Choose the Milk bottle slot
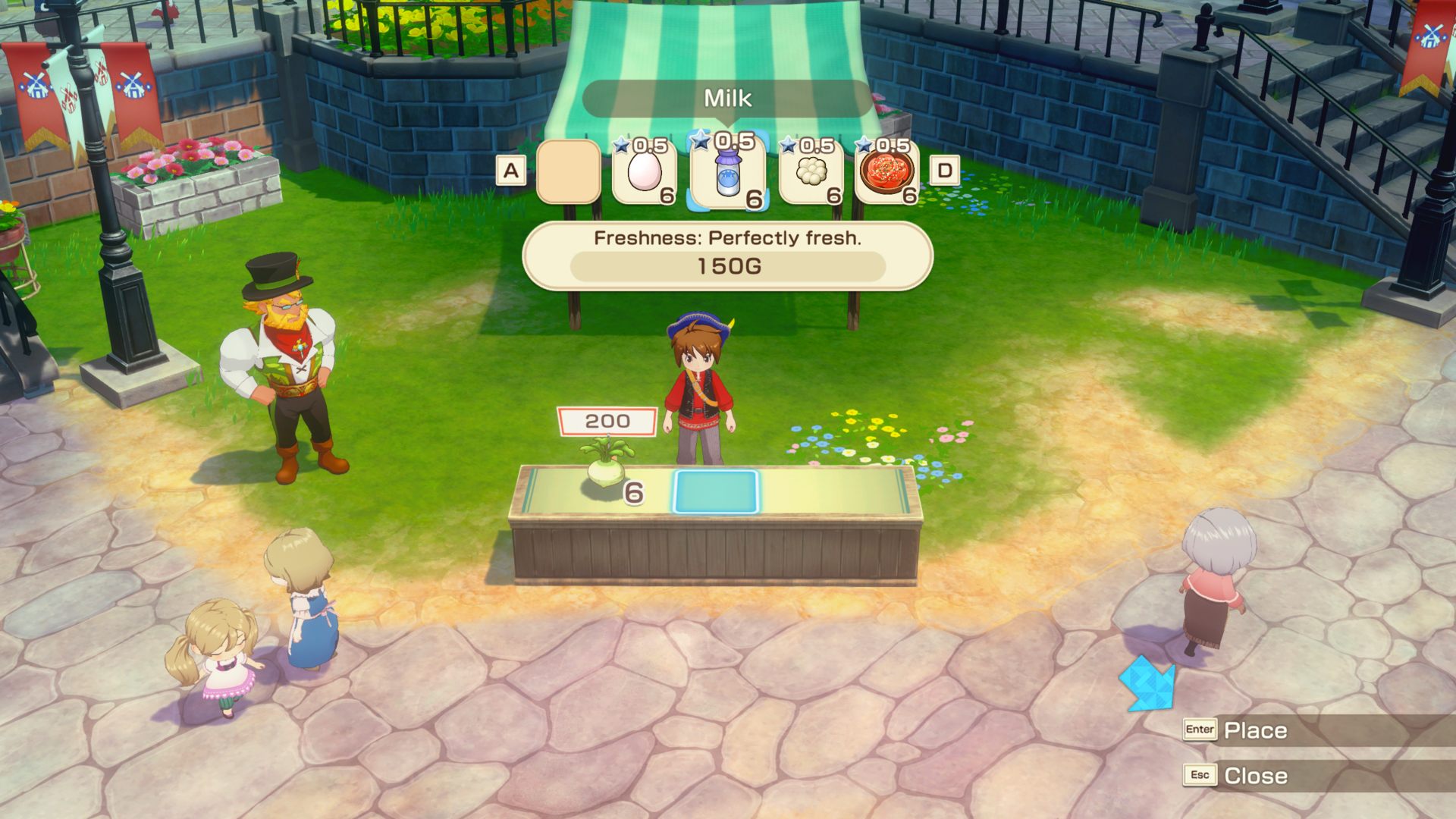Screen dimensions: 1456x819 (727, 172)
